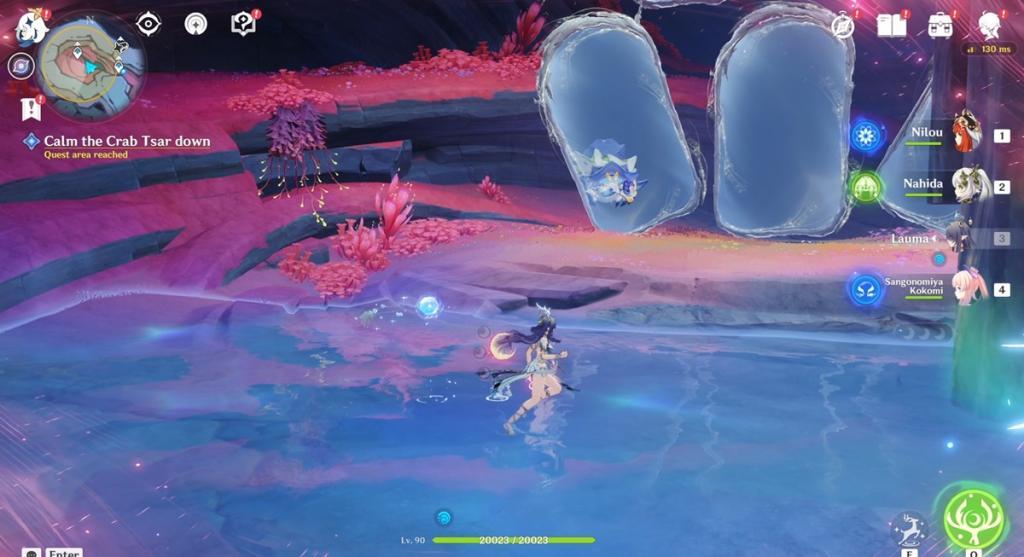
Task: Open the tutorial book with question mark
Action: click(x=243, y=24)
